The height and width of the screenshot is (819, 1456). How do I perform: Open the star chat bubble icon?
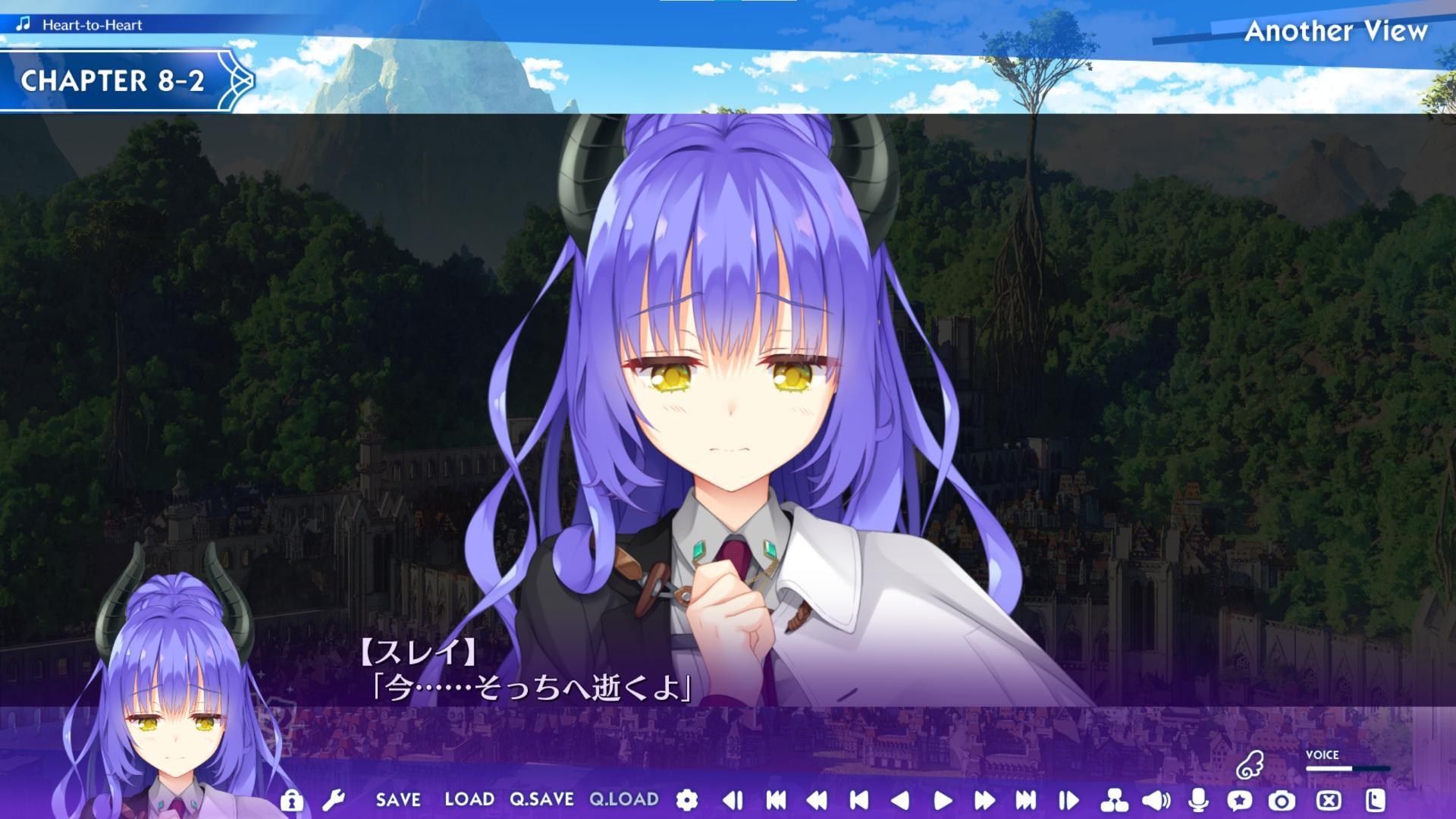[1240, 799]
